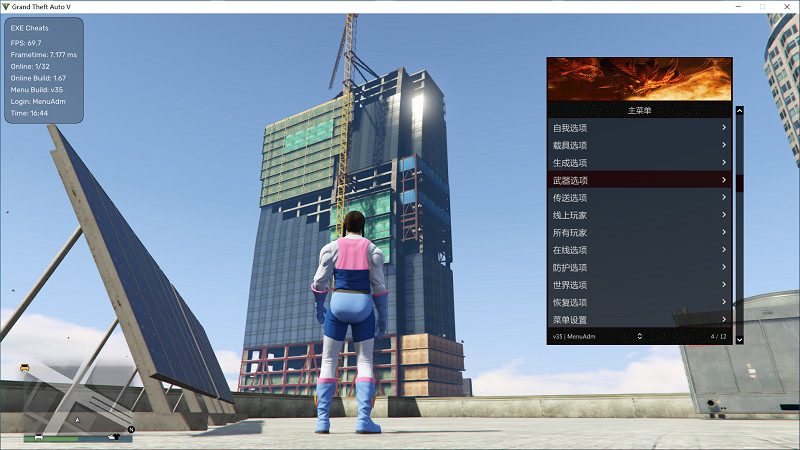Click the menu scrollbar's down arrow
Screen dimensions: 800x450
point(739,340)
